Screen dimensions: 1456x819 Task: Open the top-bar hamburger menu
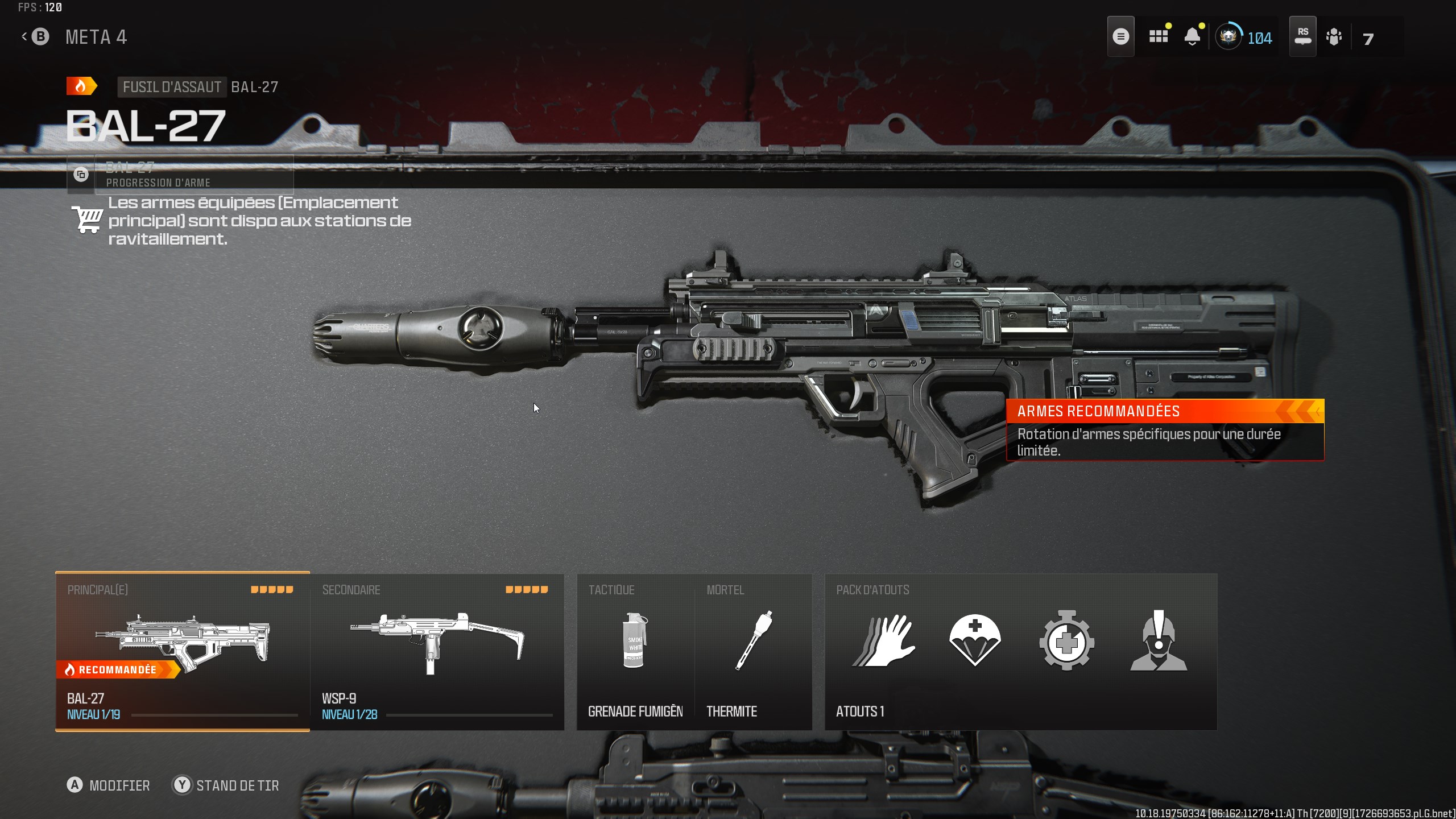[x=1120, y=37]
